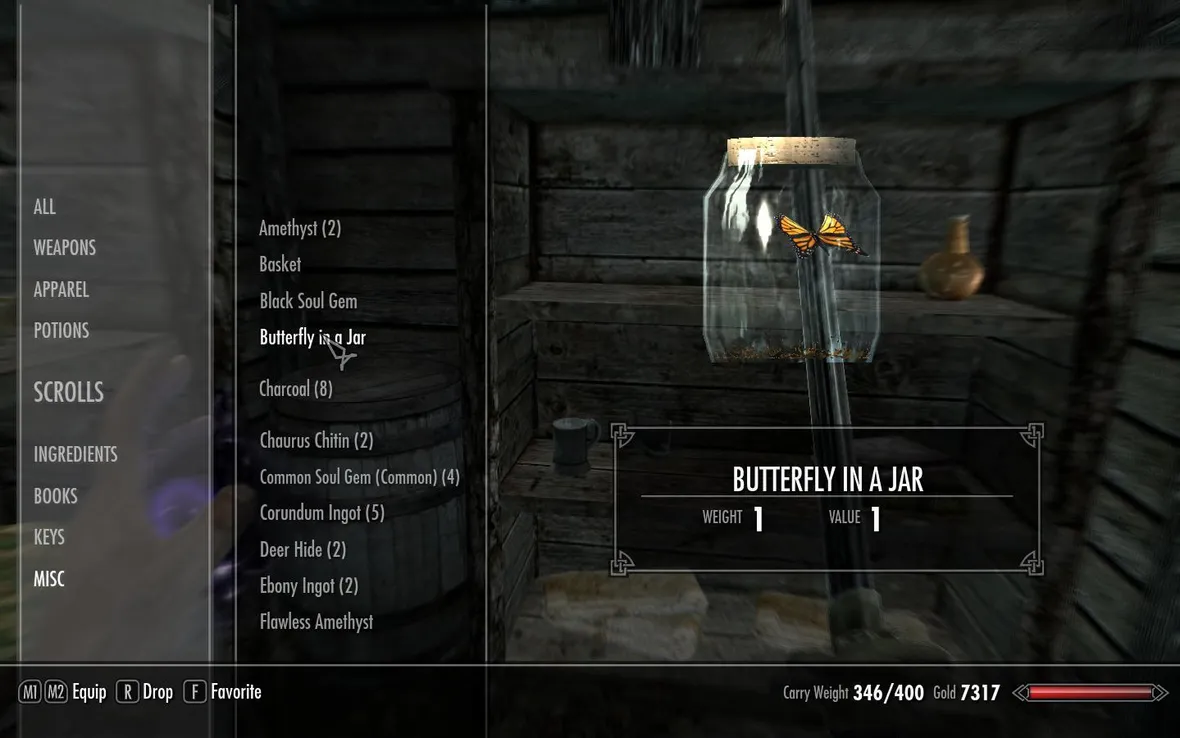The width and height of the screenshot is (1180, 738).
Task: Show the Books category
Action: (56, 496)
